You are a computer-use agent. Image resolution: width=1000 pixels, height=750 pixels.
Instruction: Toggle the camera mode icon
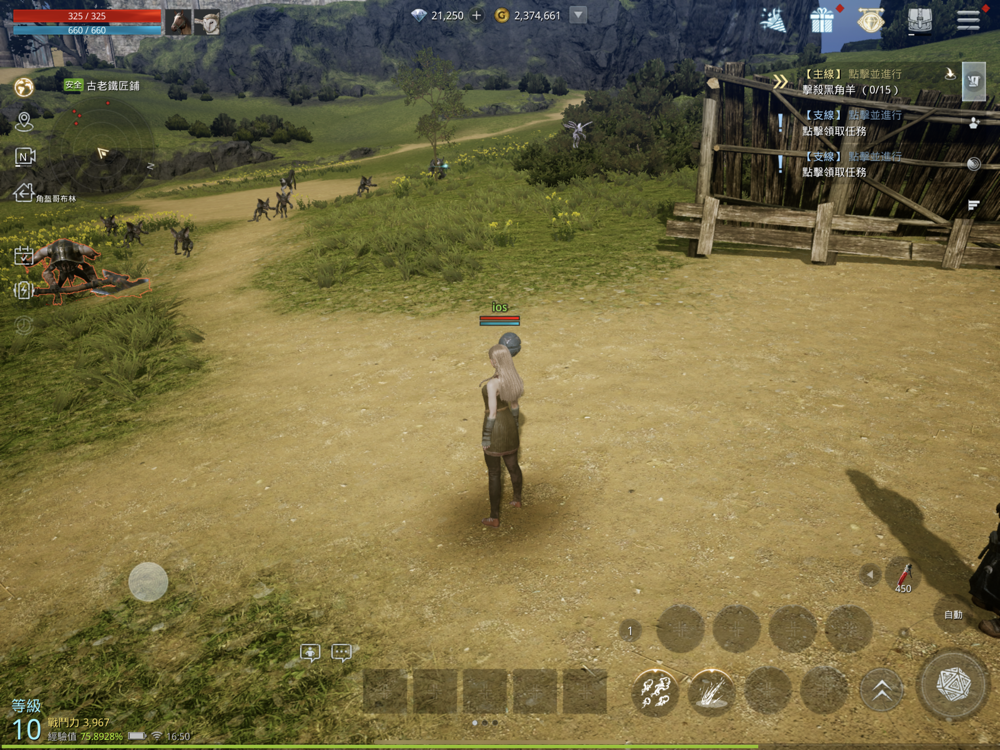click(x=25, y=156)
